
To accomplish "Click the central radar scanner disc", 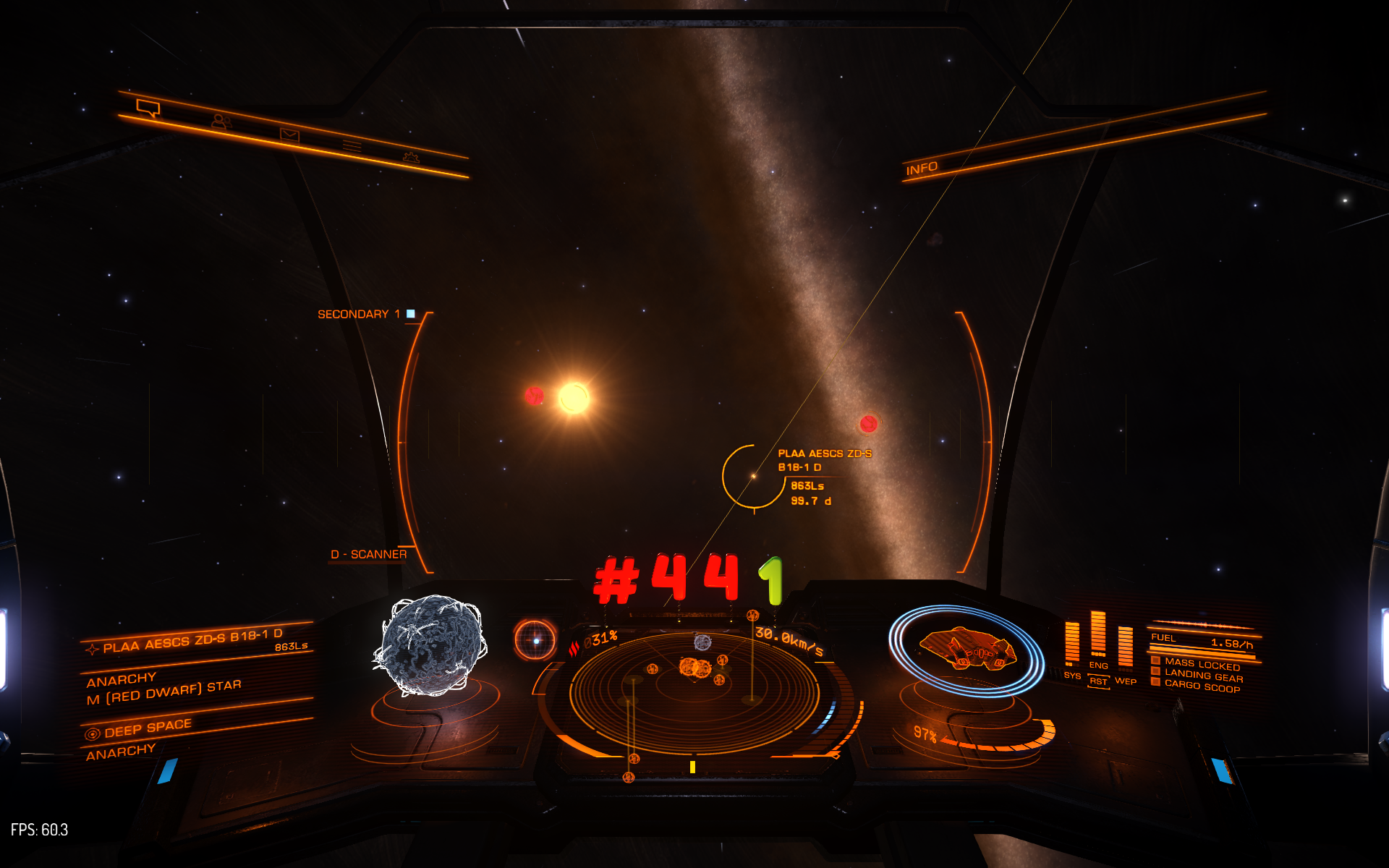I will click(694, 691).
